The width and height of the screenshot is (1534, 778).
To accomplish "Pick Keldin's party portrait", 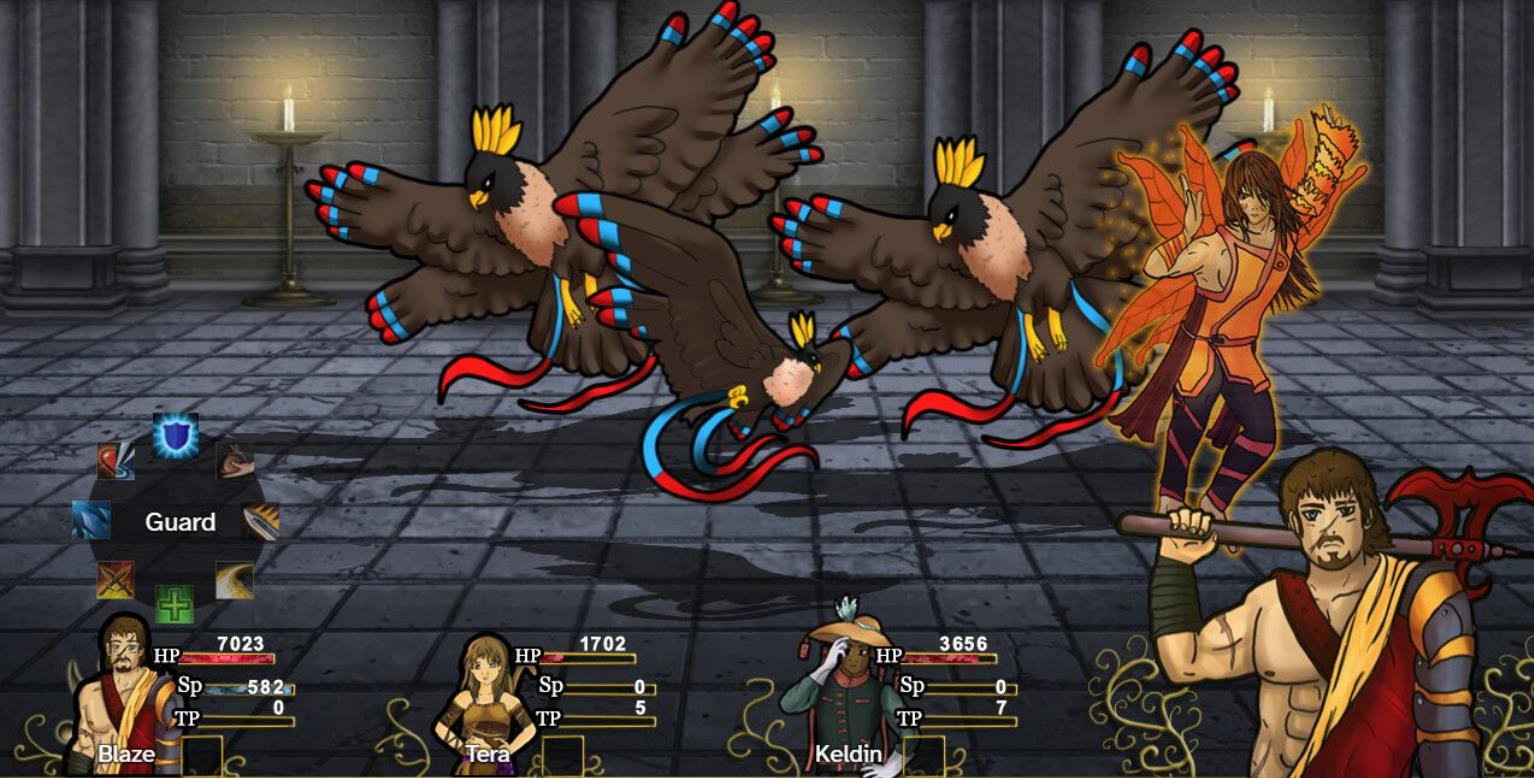I will pos(846,696).
